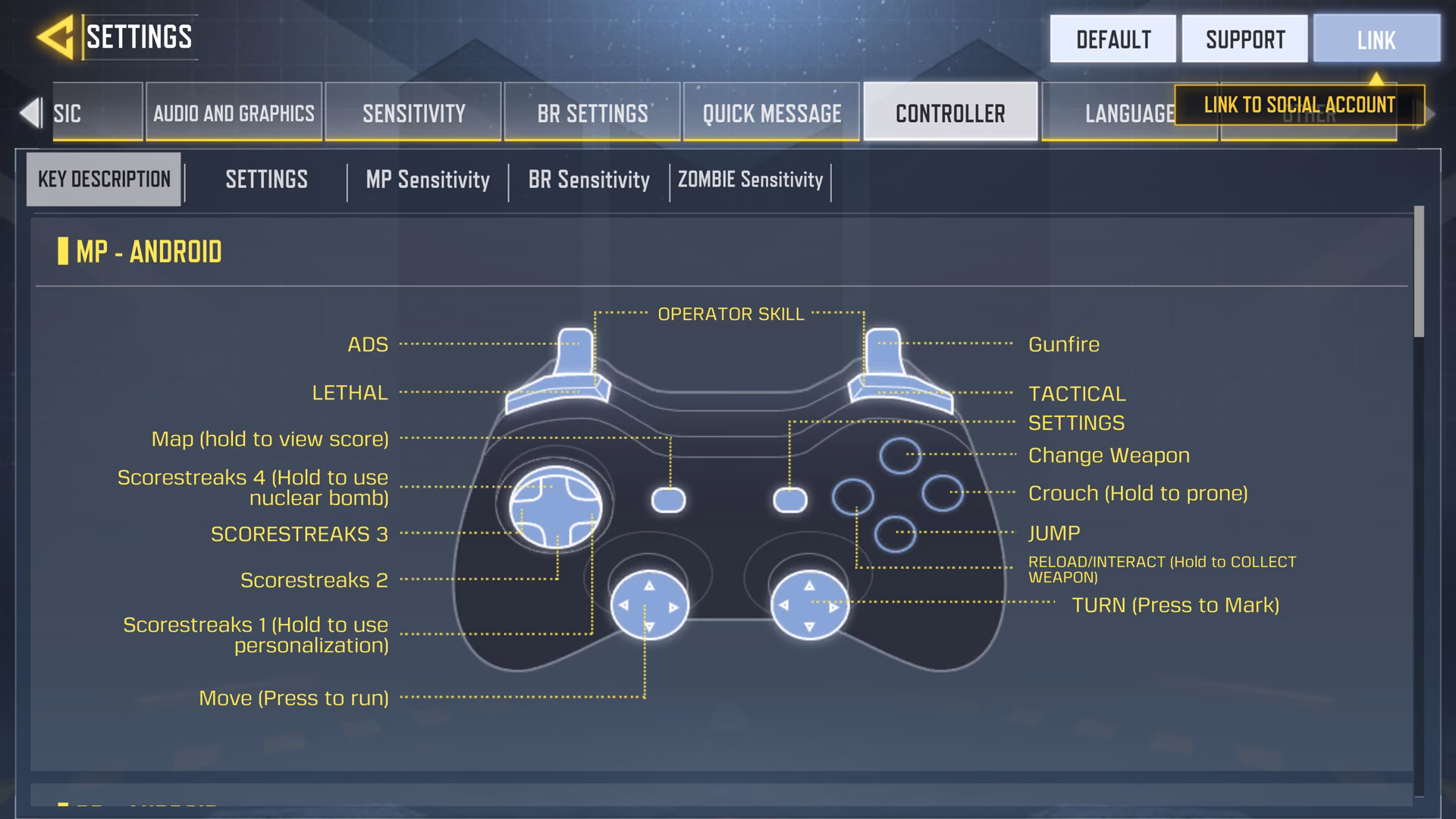The width and height of the screenshot is (1456, 819).
Task: Switch to the Audio and Graphics tab
Action: tap(233, 112)
